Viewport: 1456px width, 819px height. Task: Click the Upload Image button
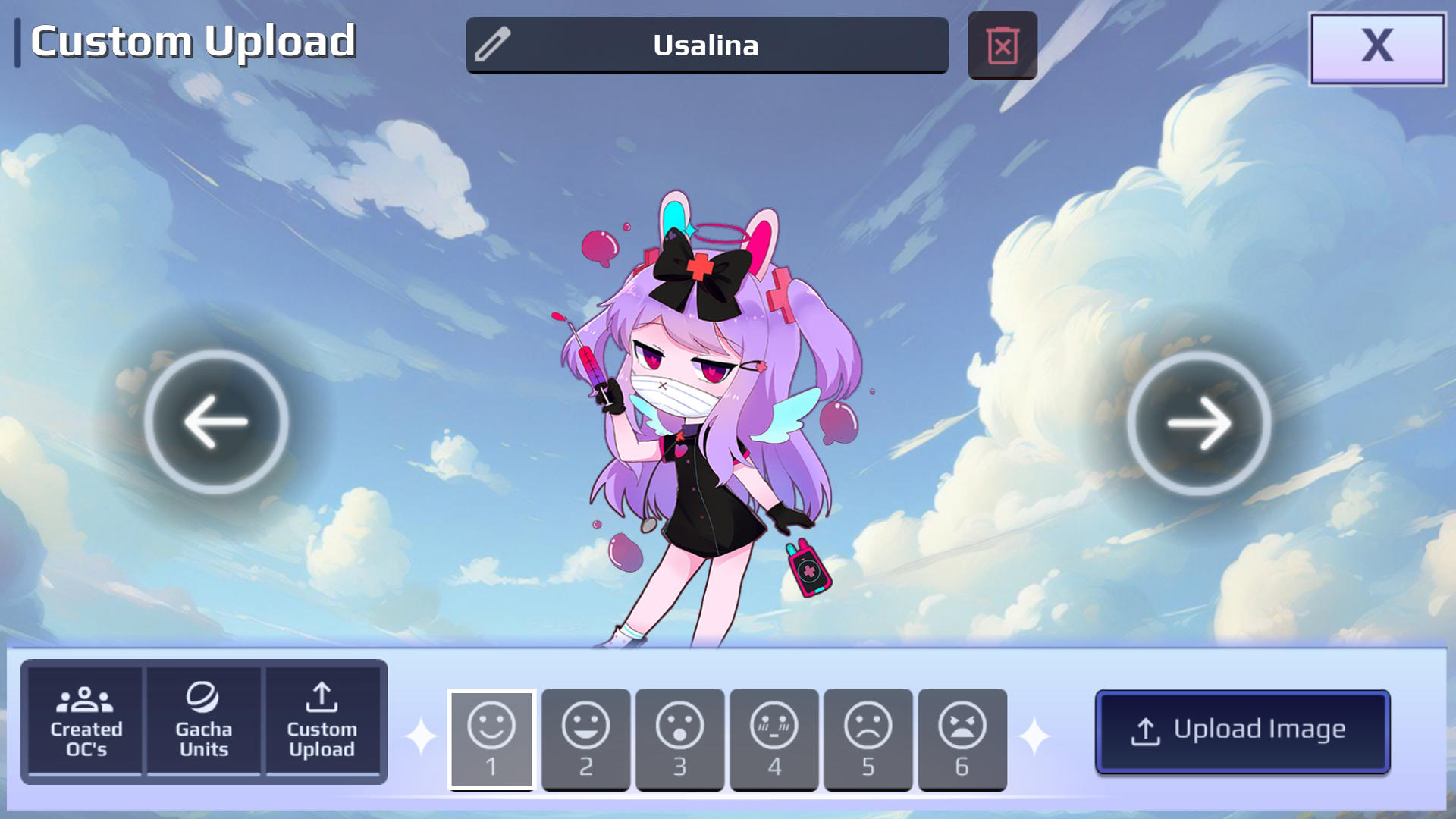click(x=1242, y=730)
